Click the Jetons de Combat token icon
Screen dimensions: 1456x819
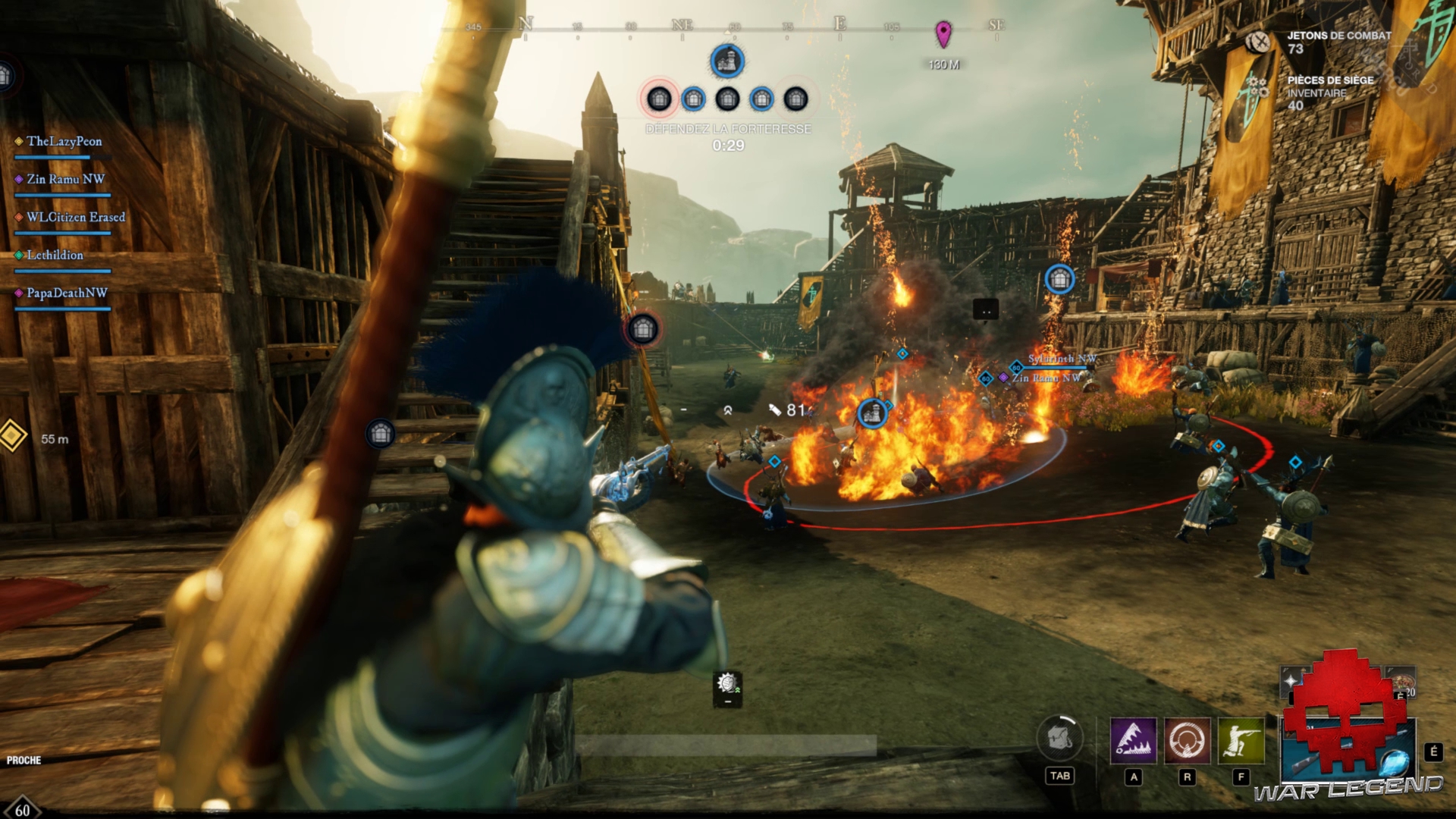[x=1259, y=42]
